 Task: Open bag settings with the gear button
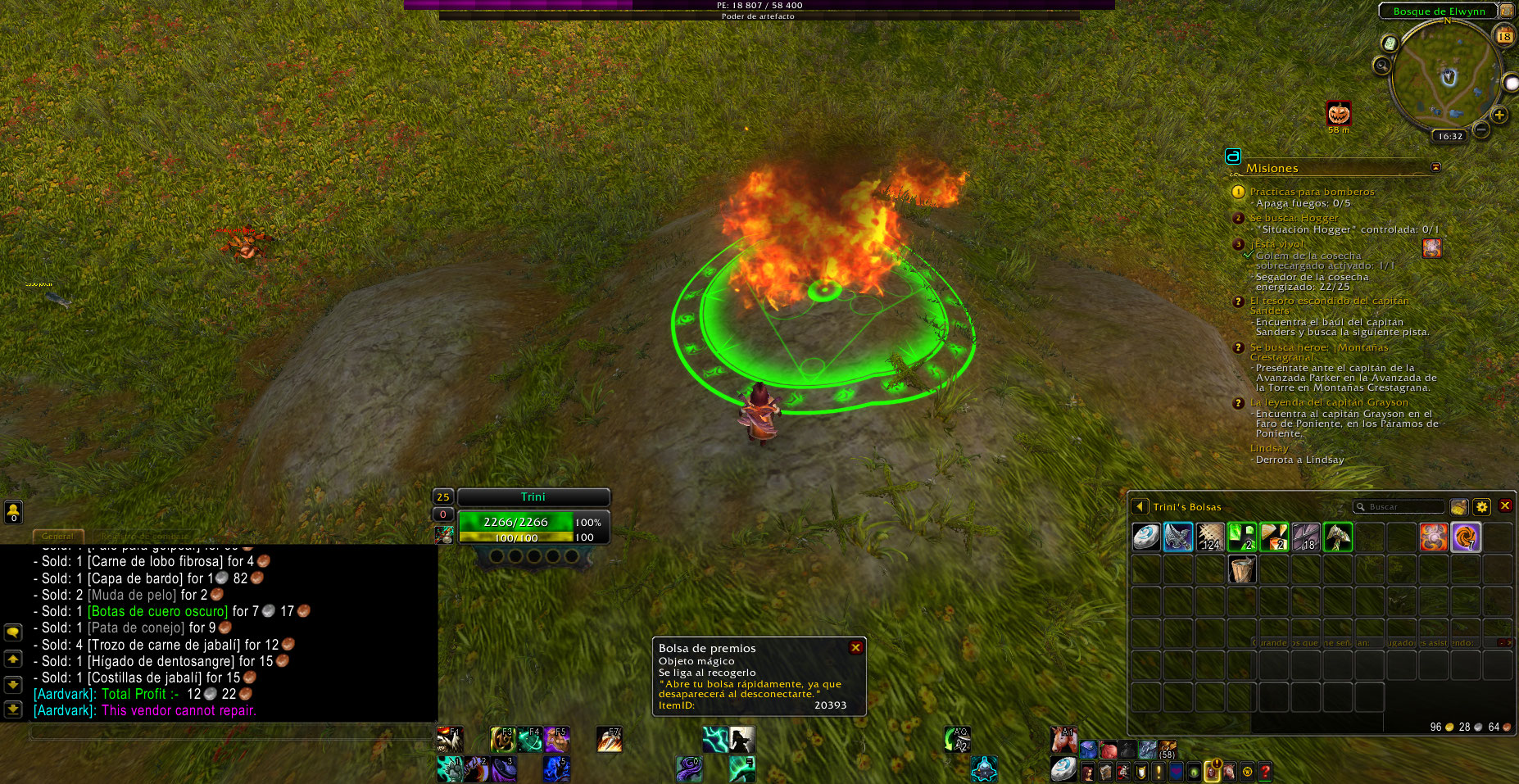pos(1481,507)
